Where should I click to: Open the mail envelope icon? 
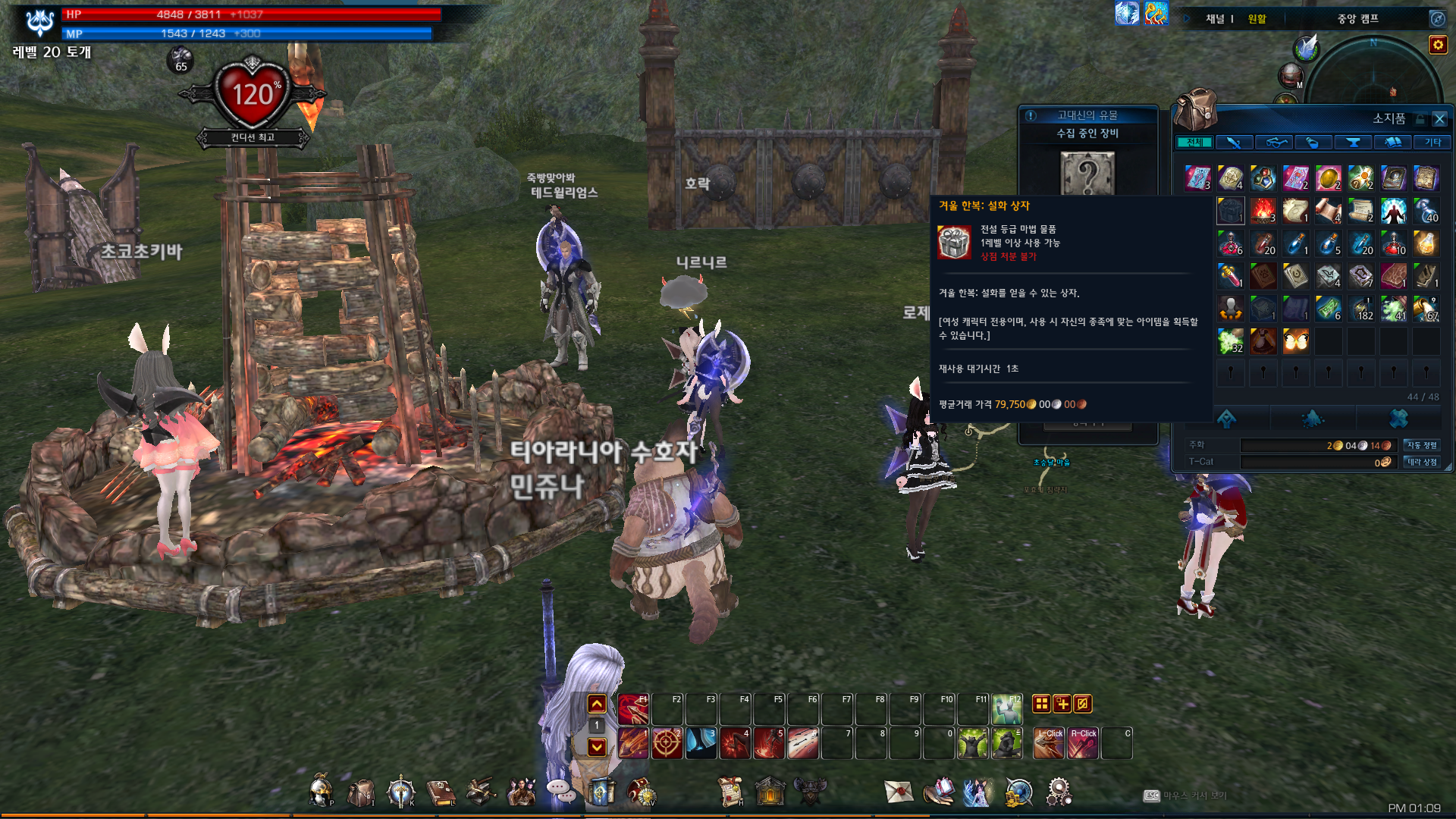click(899, 792)
